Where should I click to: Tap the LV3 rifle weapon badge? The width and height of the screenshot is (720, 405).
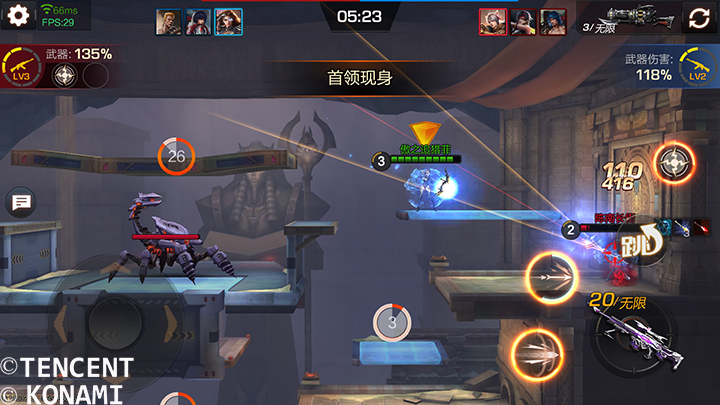19,67
